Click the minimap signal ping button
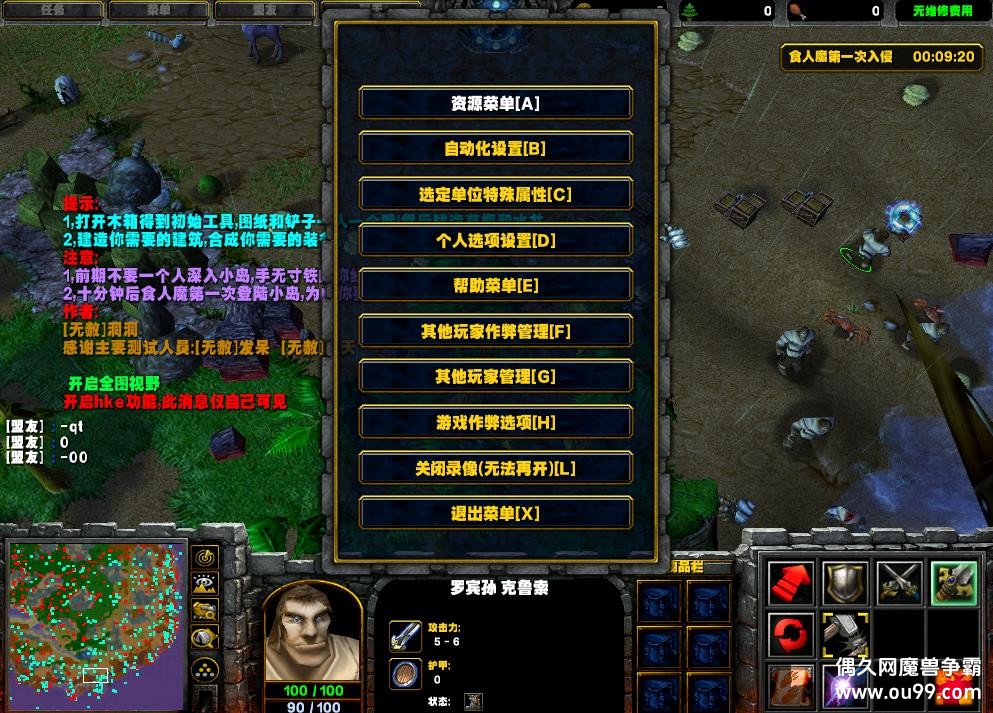The image size is (993, 713). click(206, 557)
